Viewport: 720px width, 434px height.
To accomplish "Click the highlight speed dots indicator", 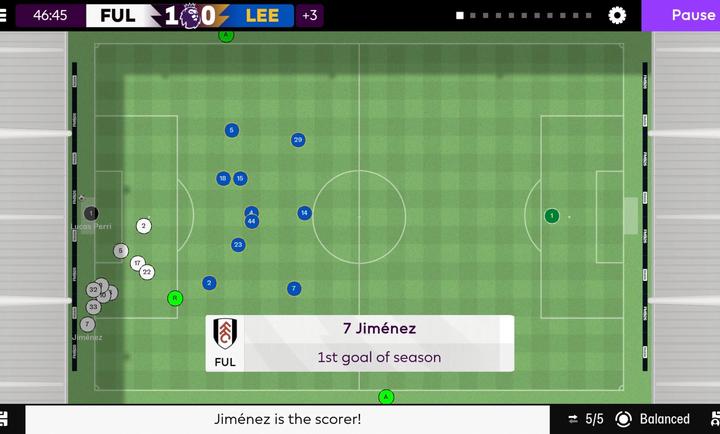I will click(x=524, y=16).
